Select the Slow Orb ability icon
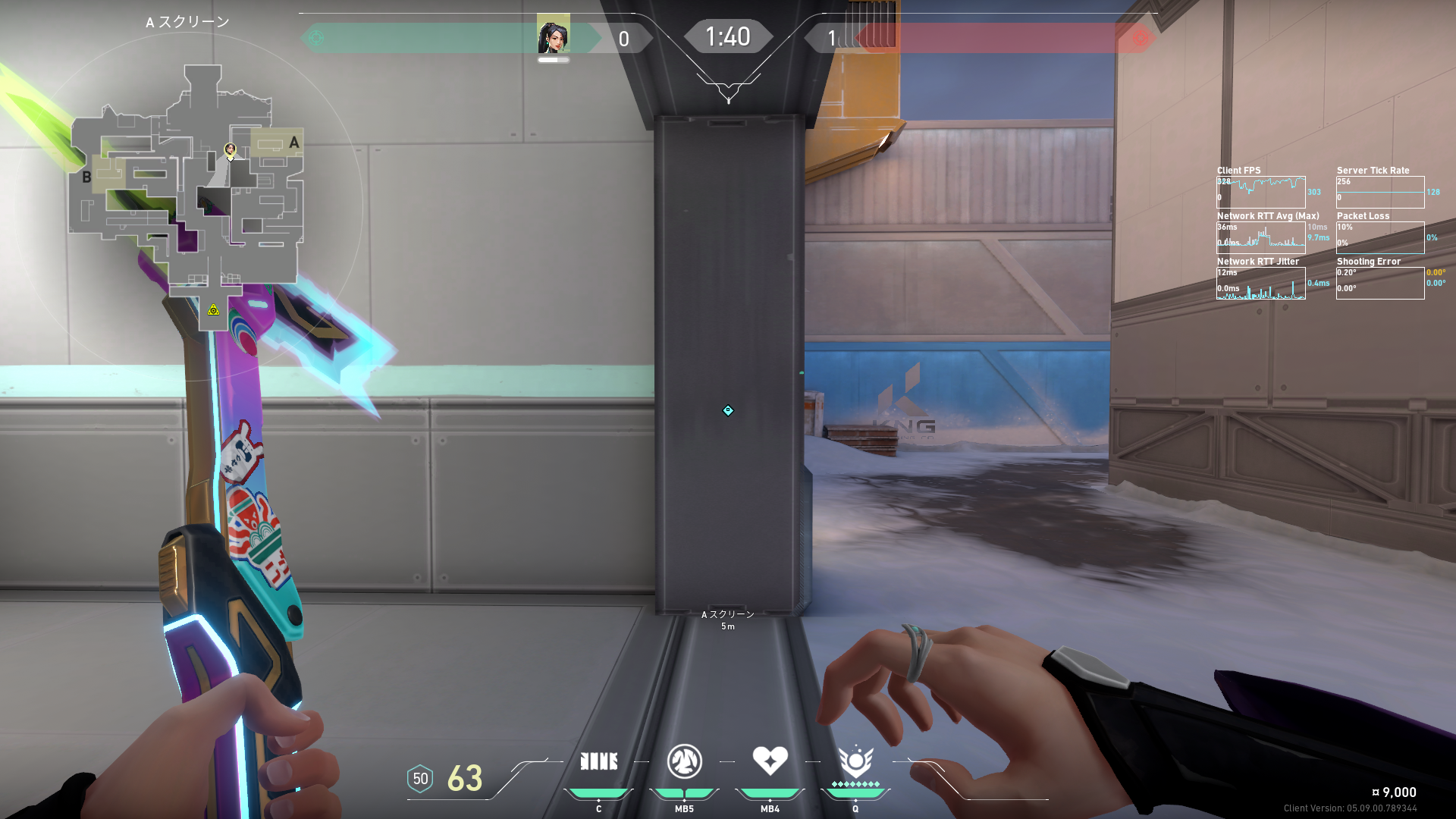This screenshot has height=819, width=1456. (684, 761)
